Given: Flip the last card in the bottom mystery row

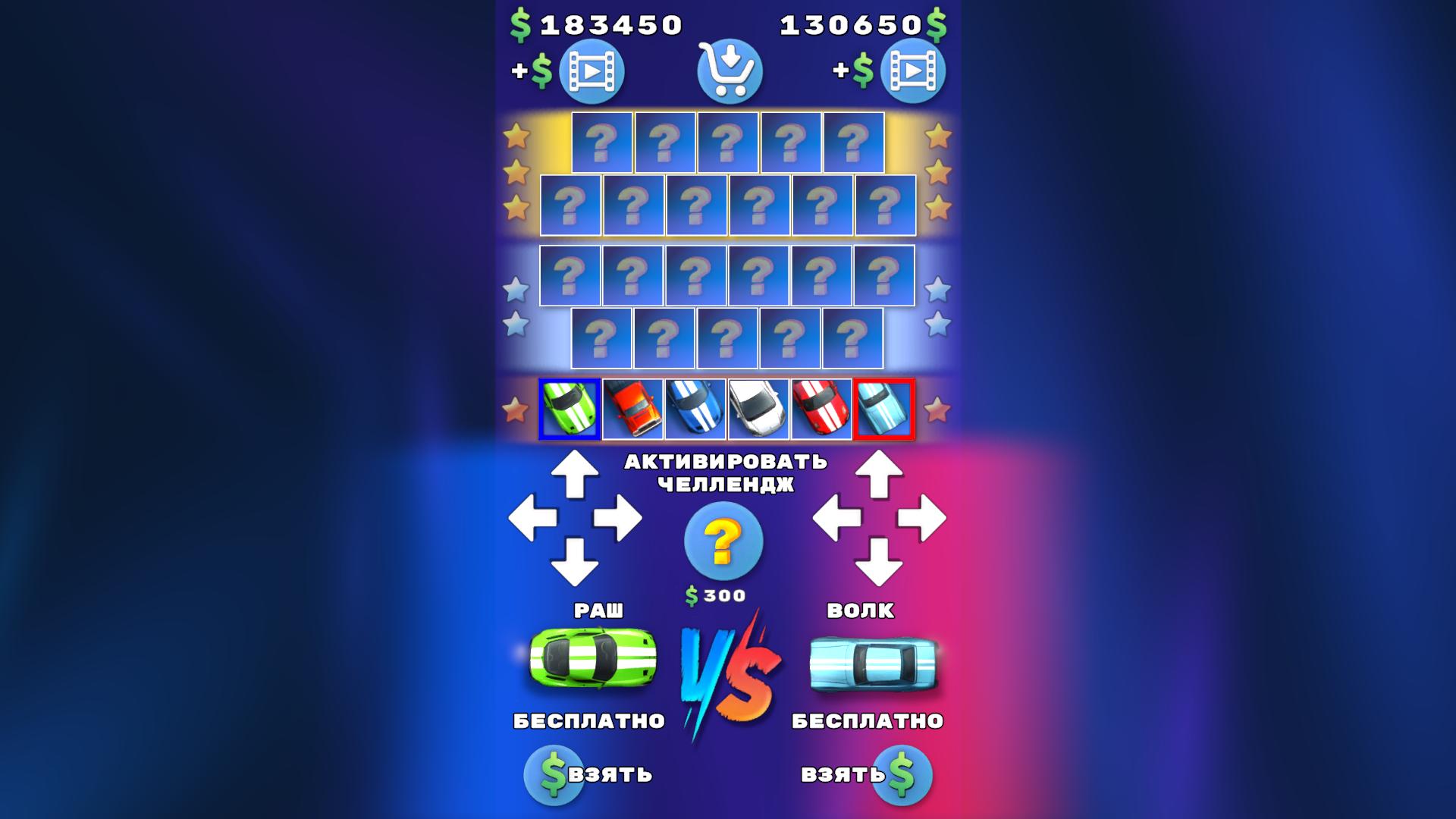Looking at the screenshot, I should (854, 340).
